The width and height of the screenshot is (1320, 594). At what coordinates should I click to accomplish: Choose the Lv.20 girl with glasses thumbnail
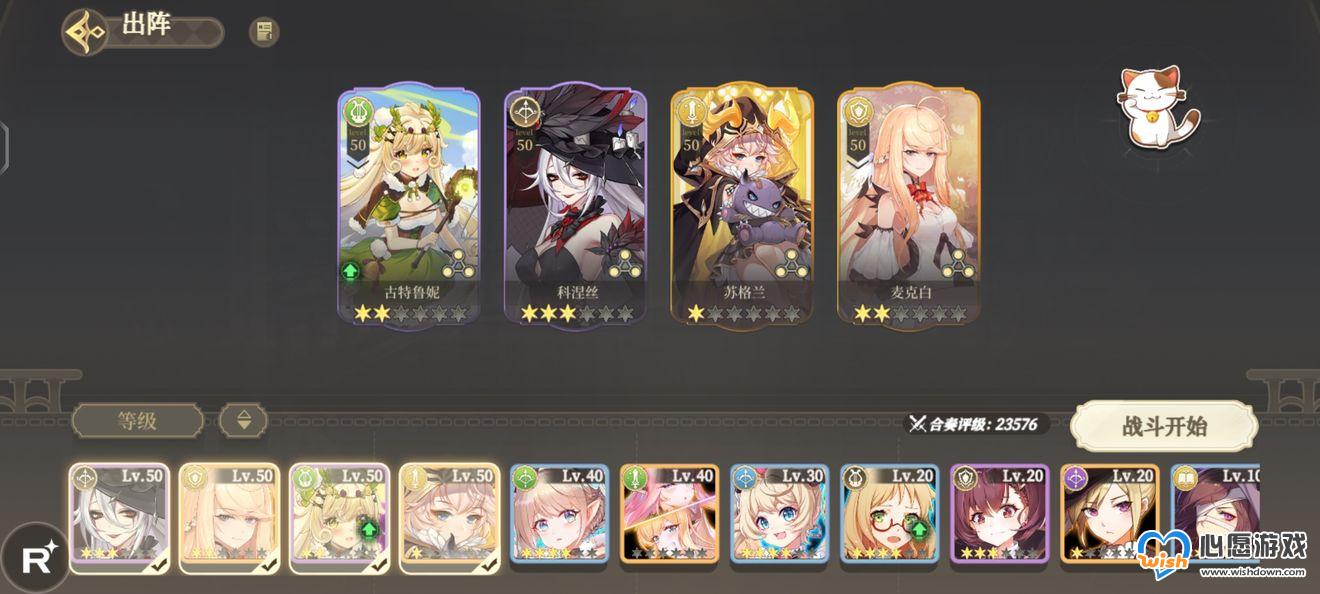pos(889,517)
